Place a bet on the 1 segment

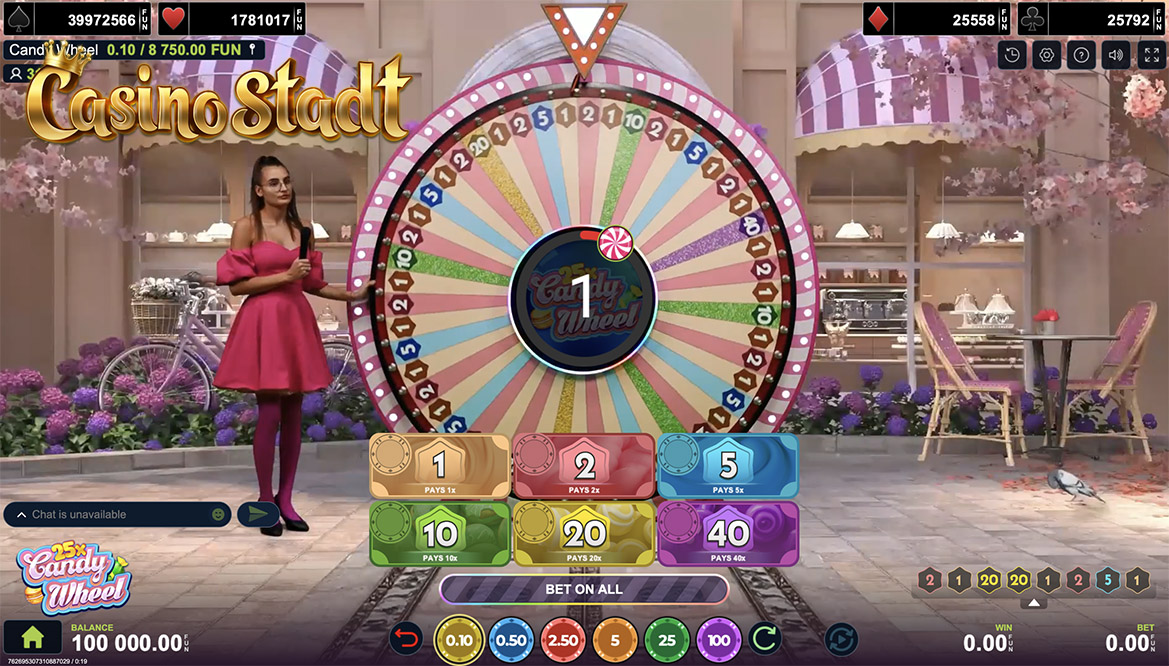point(439,465)
